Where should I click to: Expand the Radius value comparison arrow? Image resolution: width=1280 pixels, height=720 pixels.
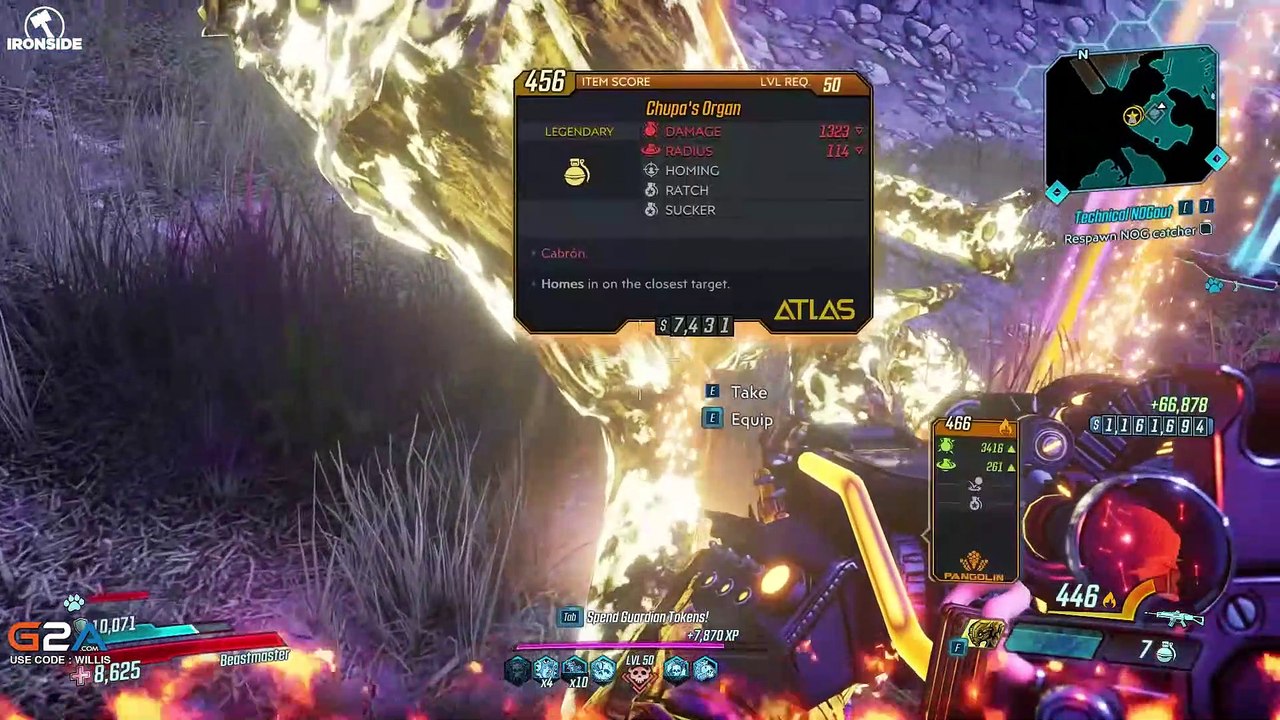pos(858,151)
